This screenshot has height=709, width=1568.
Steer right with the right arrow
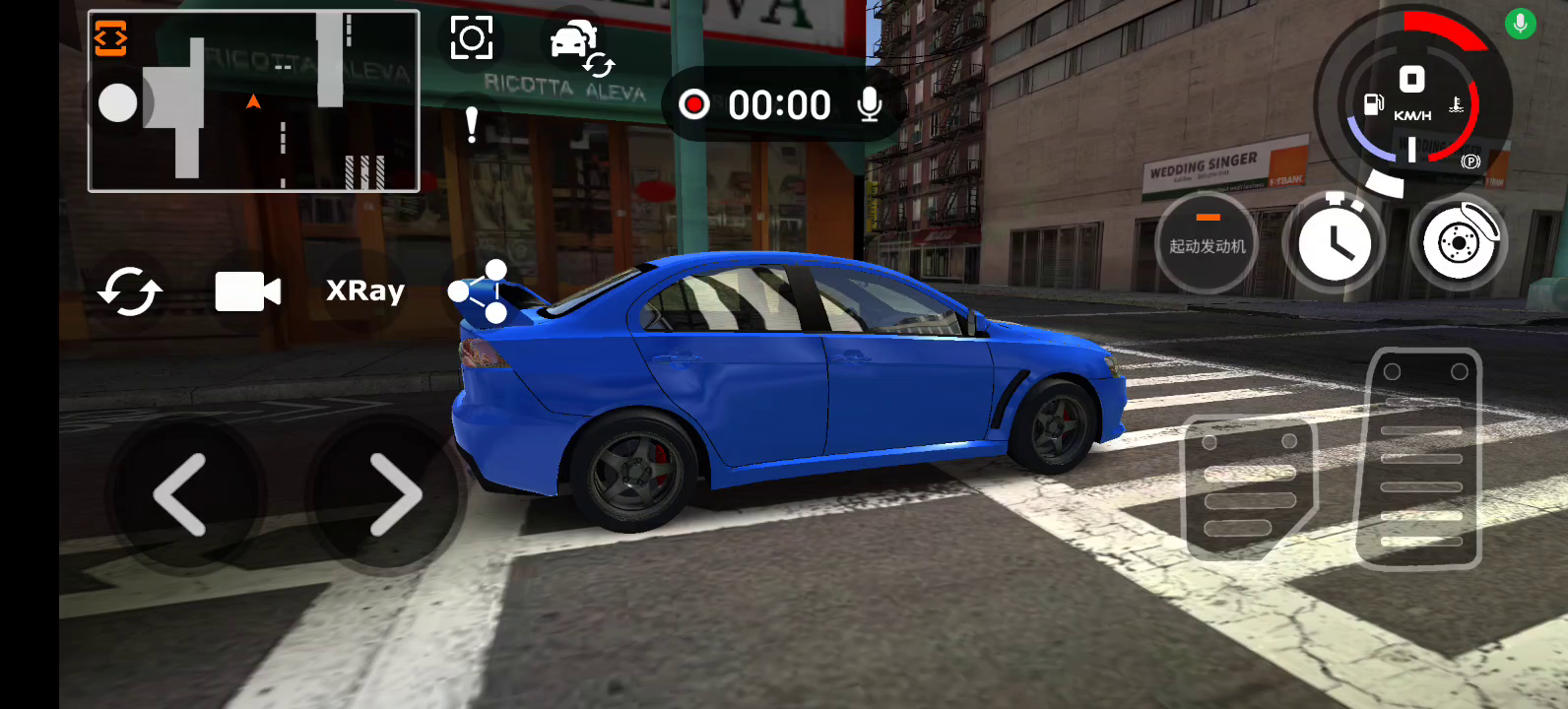(395, 494)
